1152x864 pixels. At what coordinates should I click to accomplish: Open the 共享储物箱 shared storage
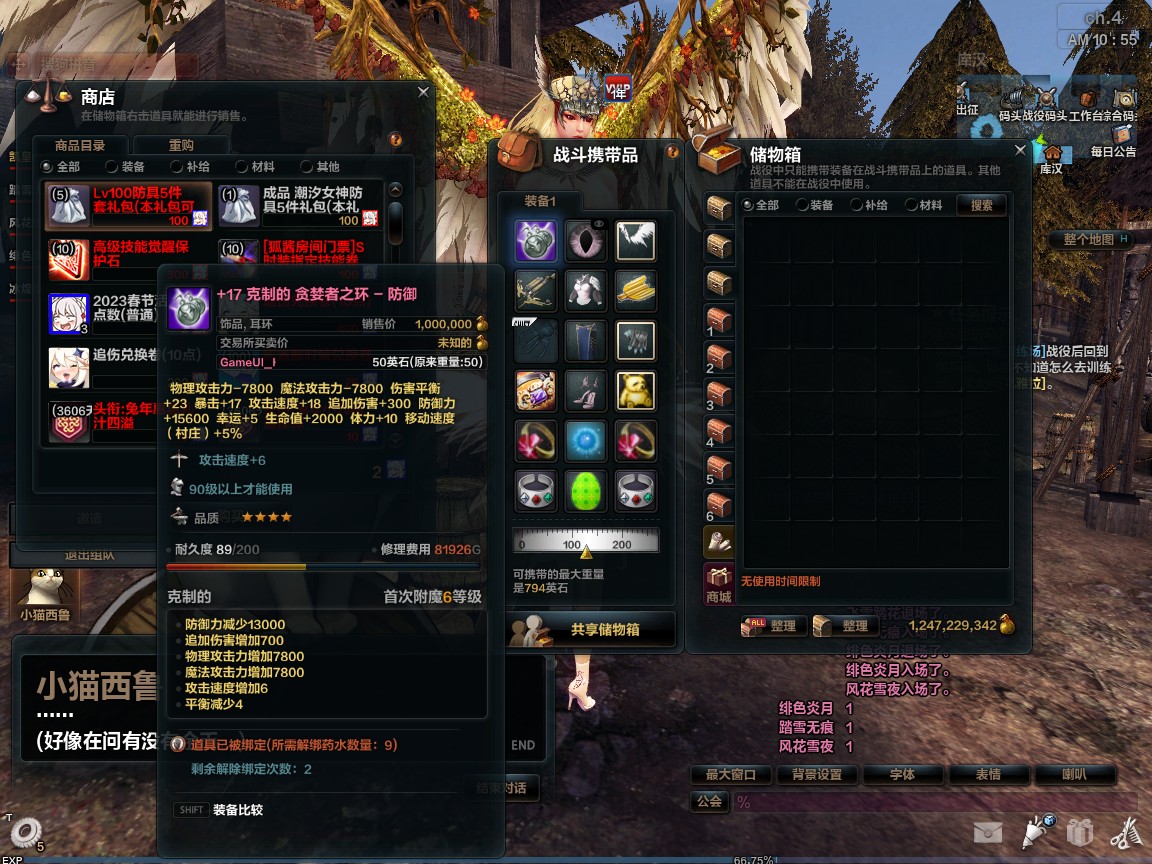click(x=592, y=630)
